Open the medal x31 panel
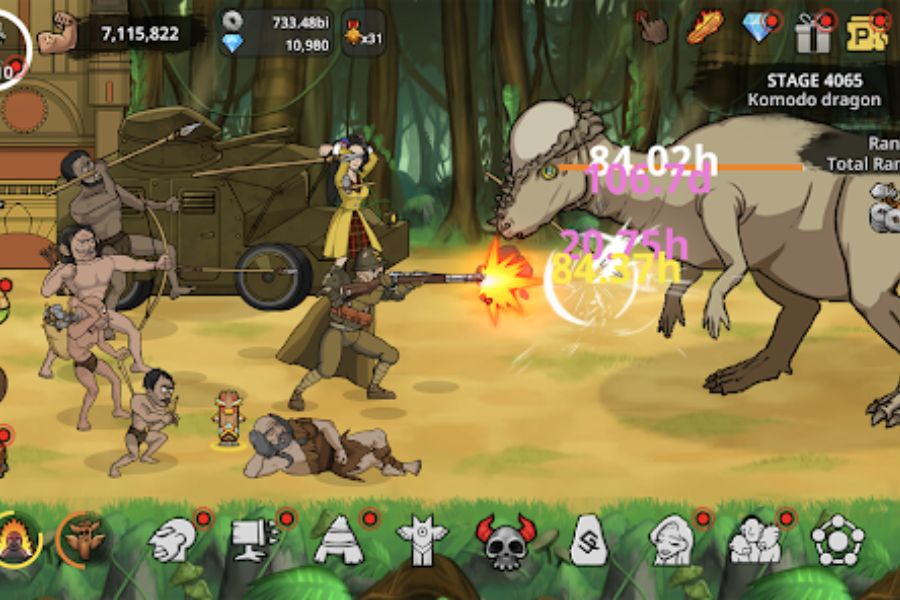The image size is (900, 600). (362, 34)
